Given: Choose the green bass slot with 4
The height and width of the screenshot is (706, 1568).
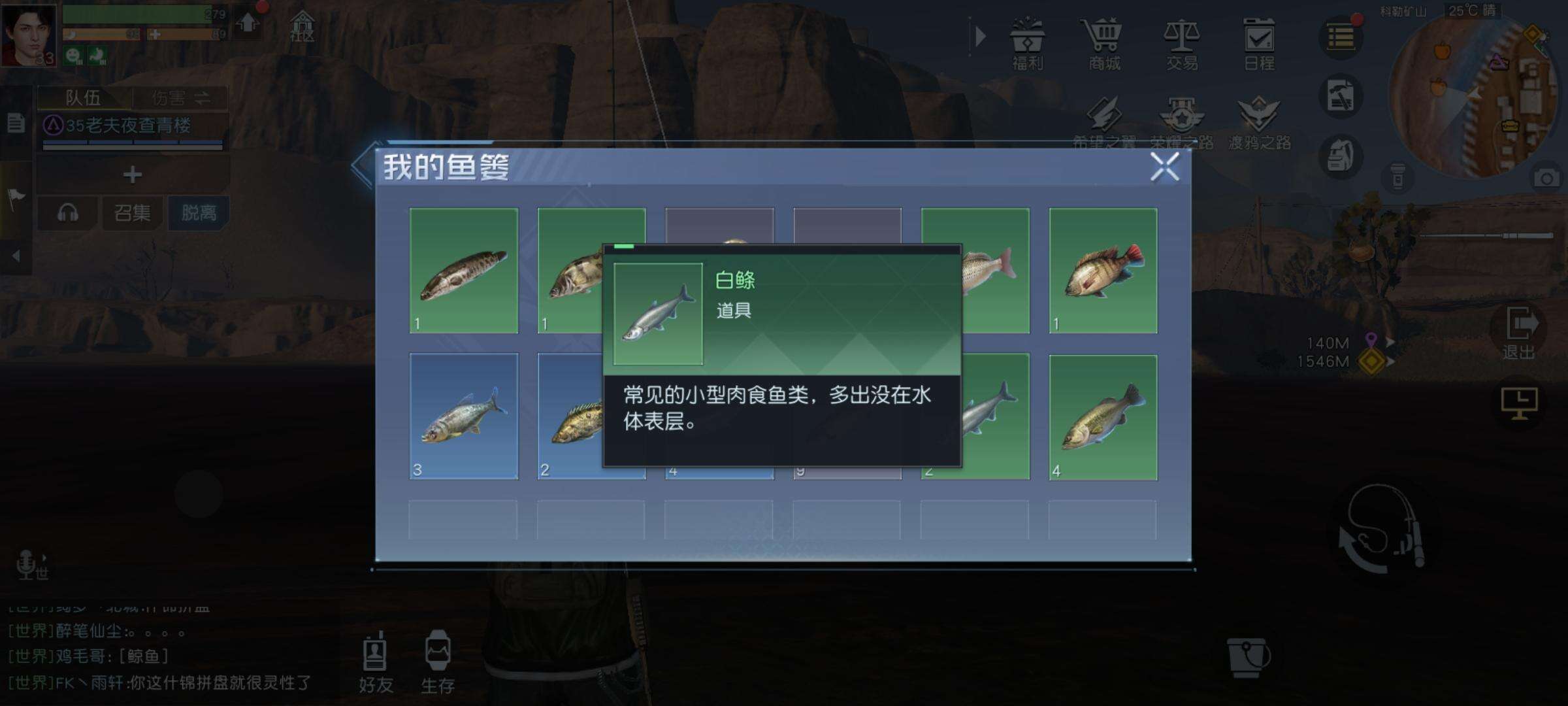Looking at the screenshot, I should click(1103, 417).
